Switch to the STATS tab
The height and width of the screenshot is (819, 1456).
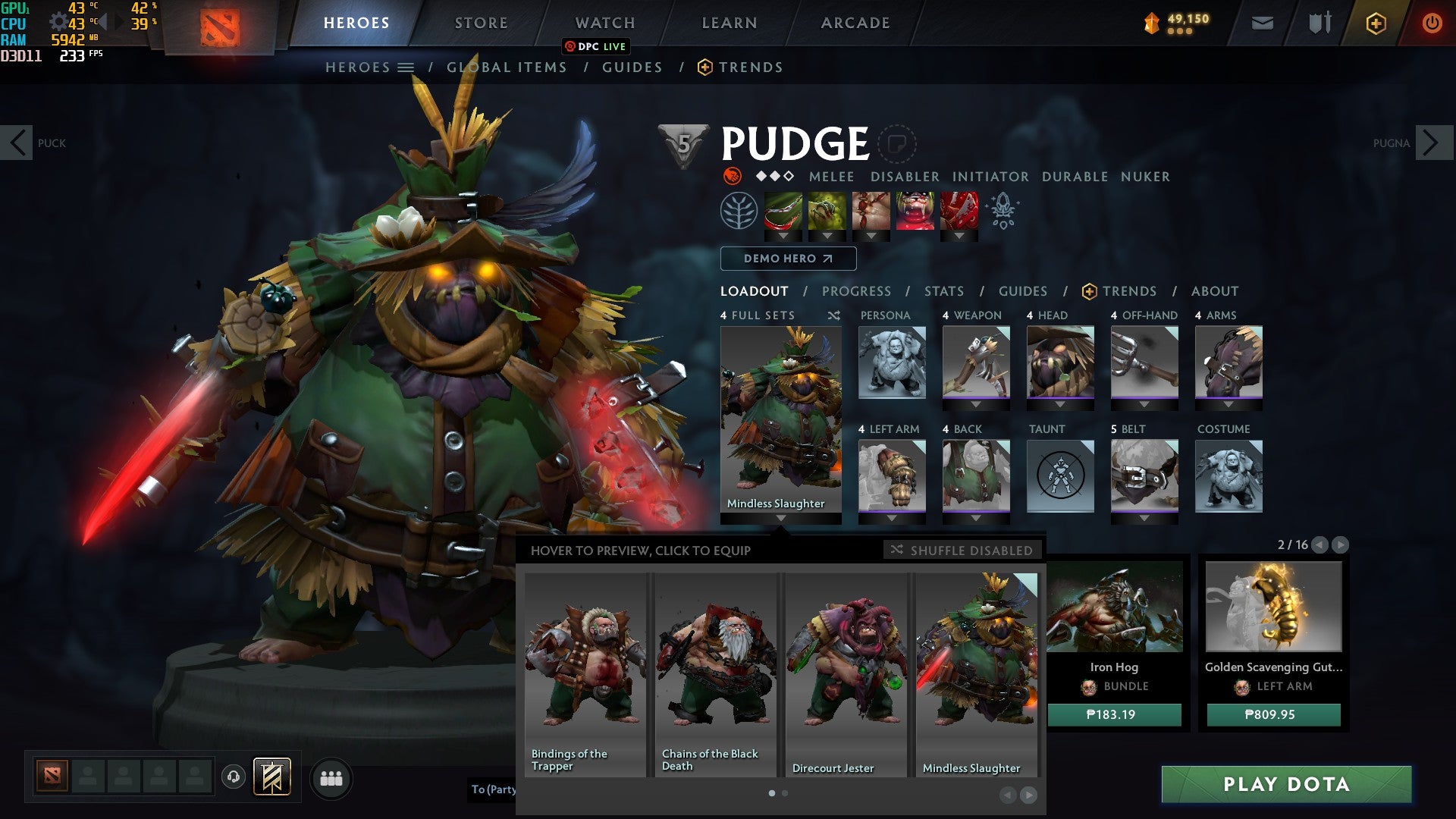pyautogui.click(x=943, y=290)
